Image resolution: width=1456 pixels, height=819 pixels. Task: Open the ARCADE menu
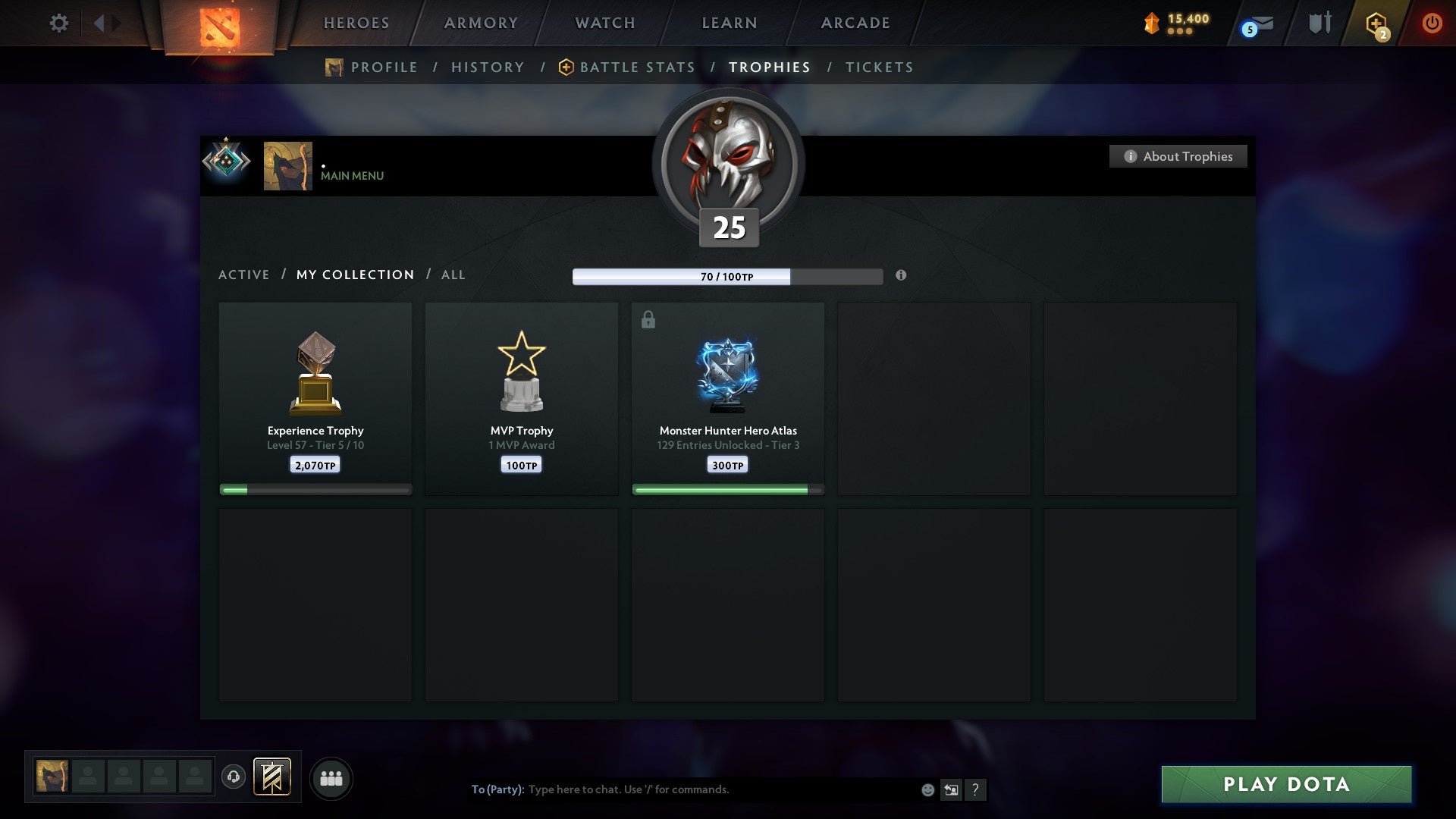point(854,23)
